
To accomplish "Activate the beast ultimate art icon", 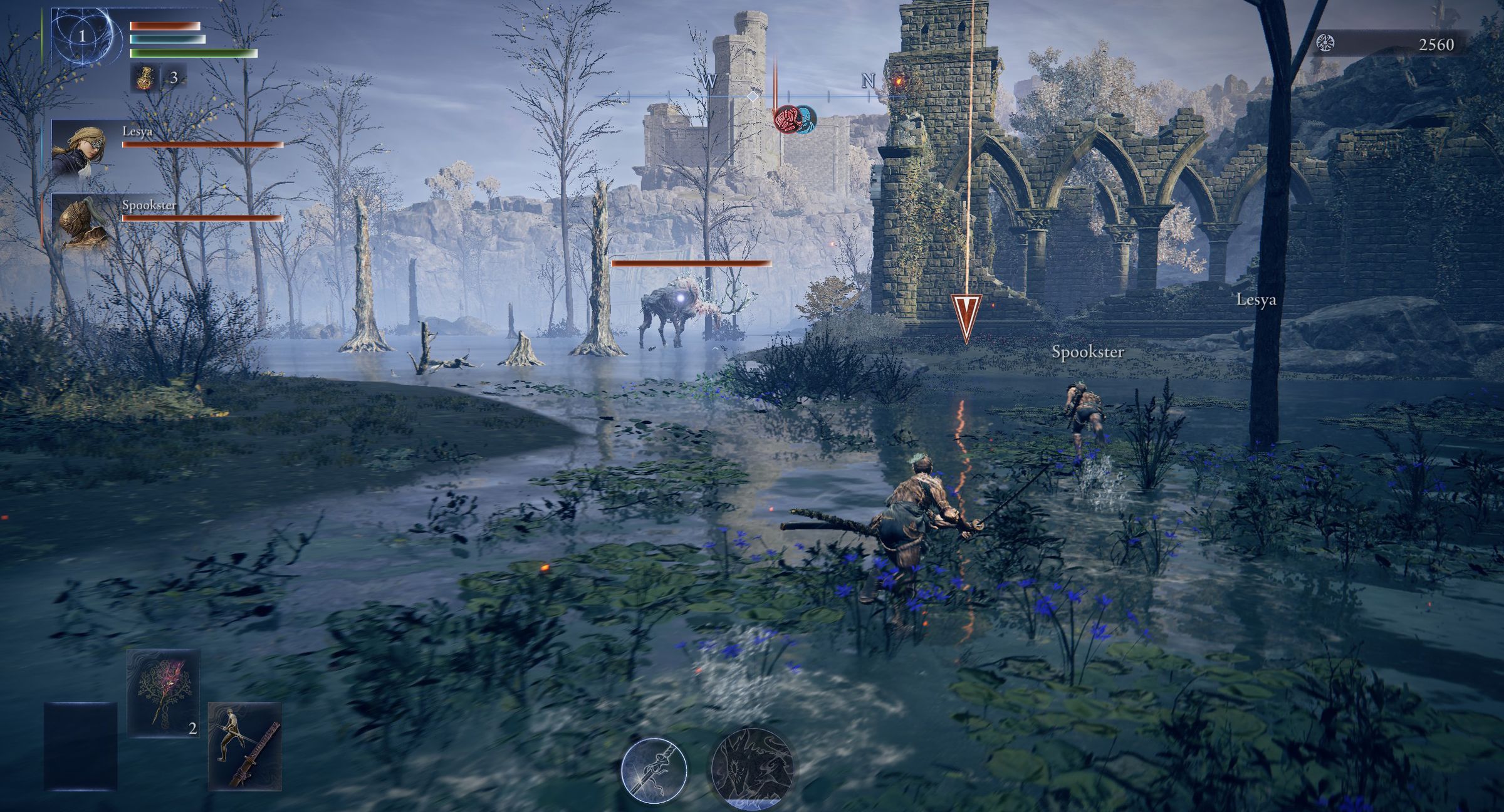I will tap(752, 767).
